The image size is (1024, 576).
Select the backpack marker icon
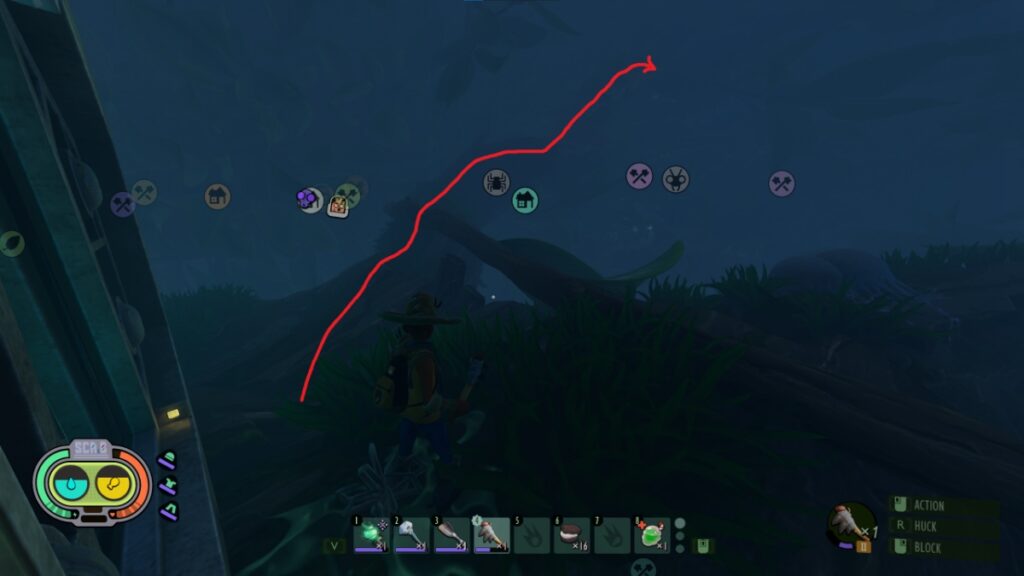pyautogui.click(x=339, y=206)
